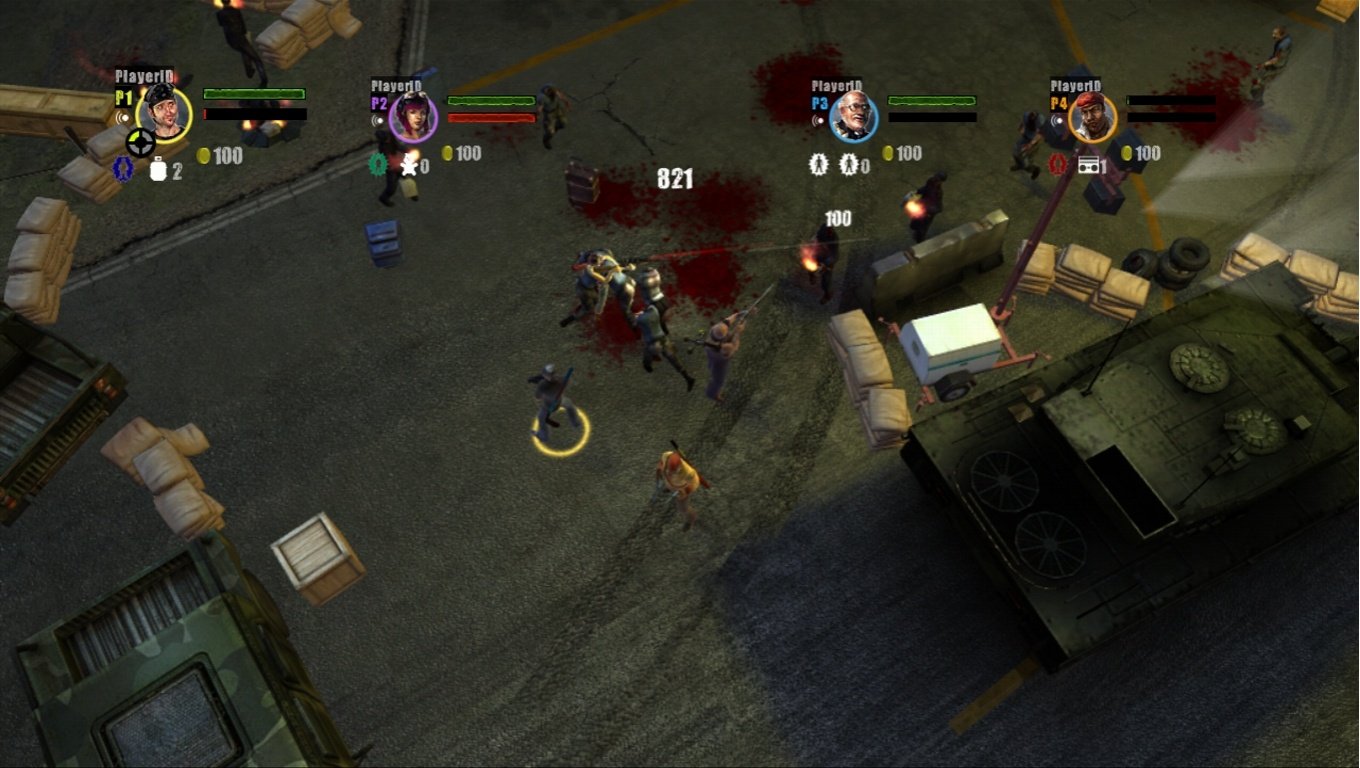This screenshot has width=1360, height=768.
Task: Select P4's boombox weapon icon
Action: click(1089, 165)
